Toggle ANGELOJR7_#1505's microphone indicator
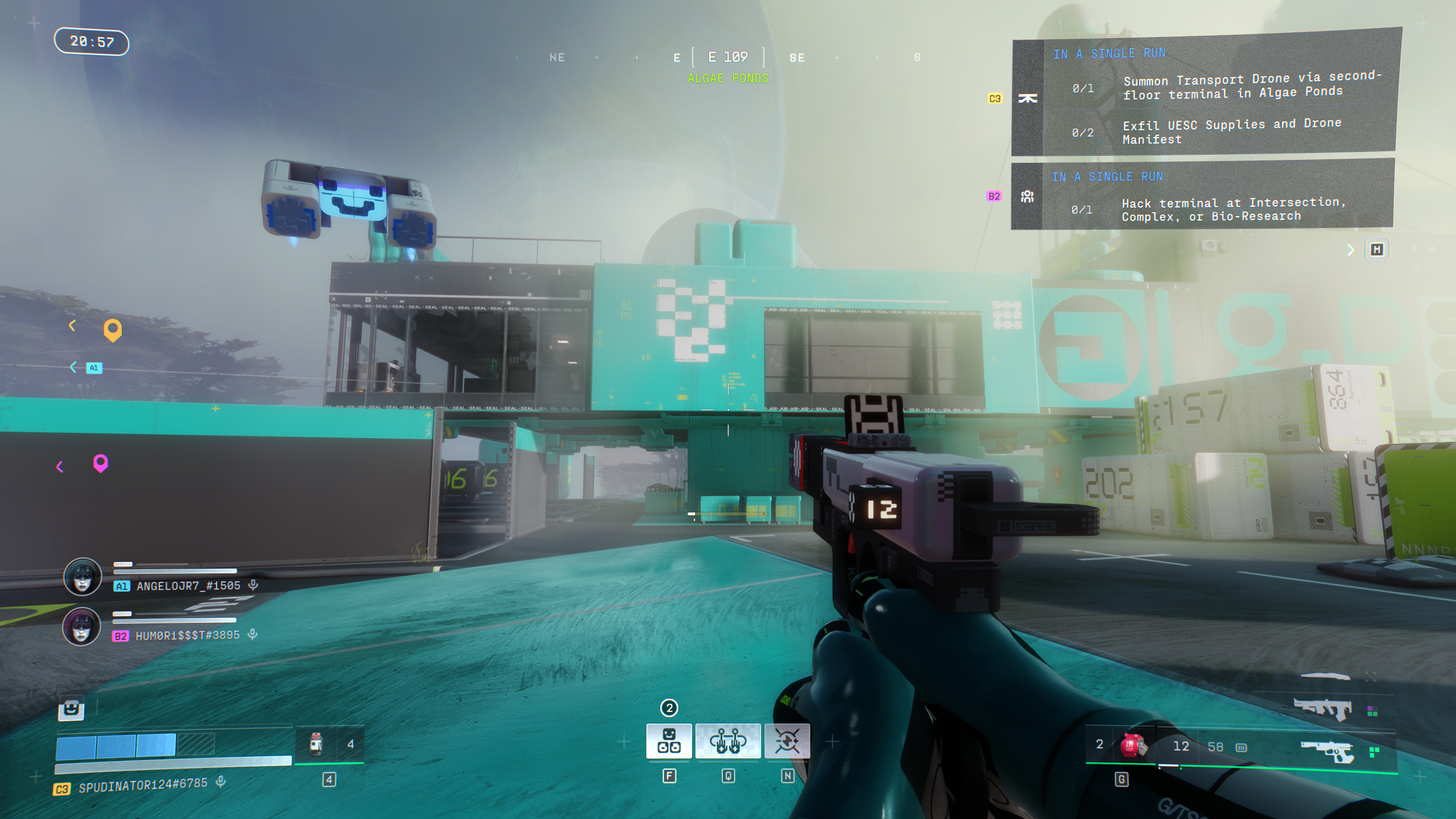Viewport: 1456px width, 819px height. (x=253, y=585)
